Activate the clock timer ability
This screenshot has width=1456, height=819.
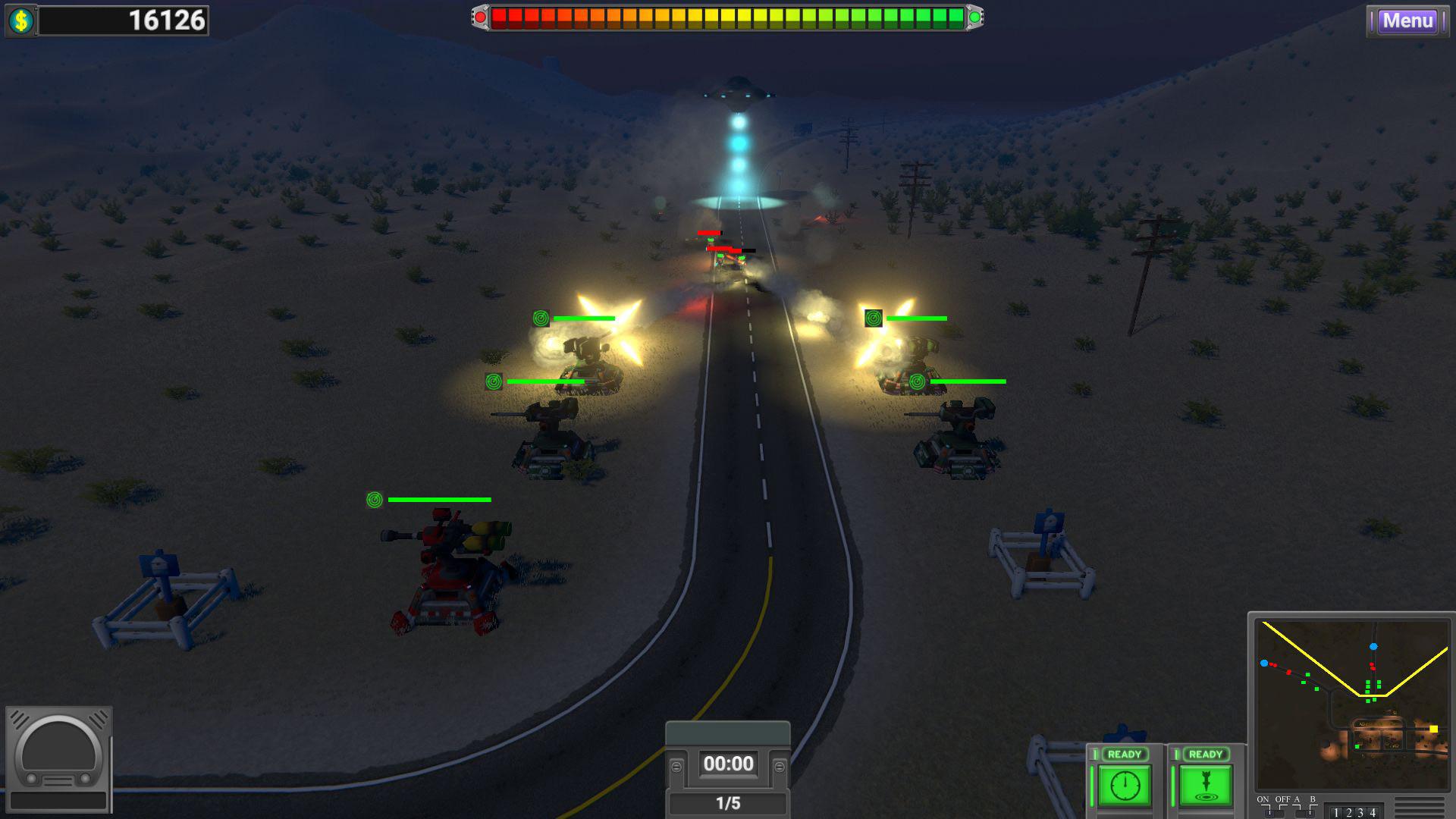coord(1125,784)
